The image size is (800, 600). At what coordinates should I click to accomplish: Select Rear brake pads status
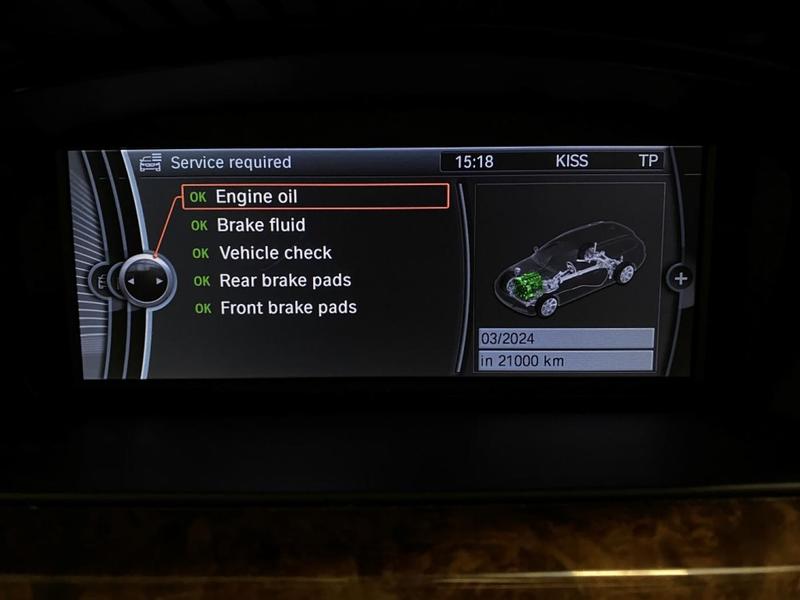point(284,281)
